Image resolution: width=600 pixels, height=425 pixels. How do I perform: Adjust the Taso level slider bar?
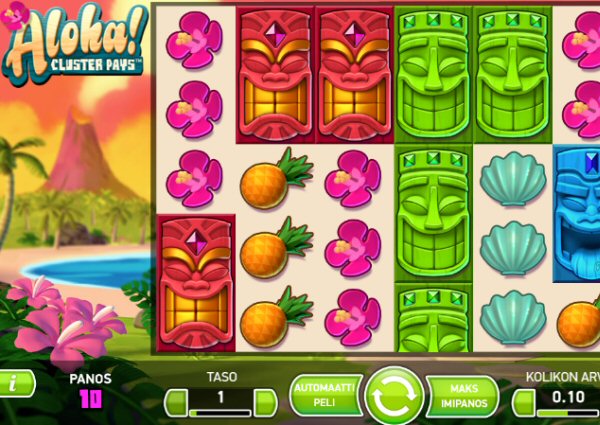(220, 411)
